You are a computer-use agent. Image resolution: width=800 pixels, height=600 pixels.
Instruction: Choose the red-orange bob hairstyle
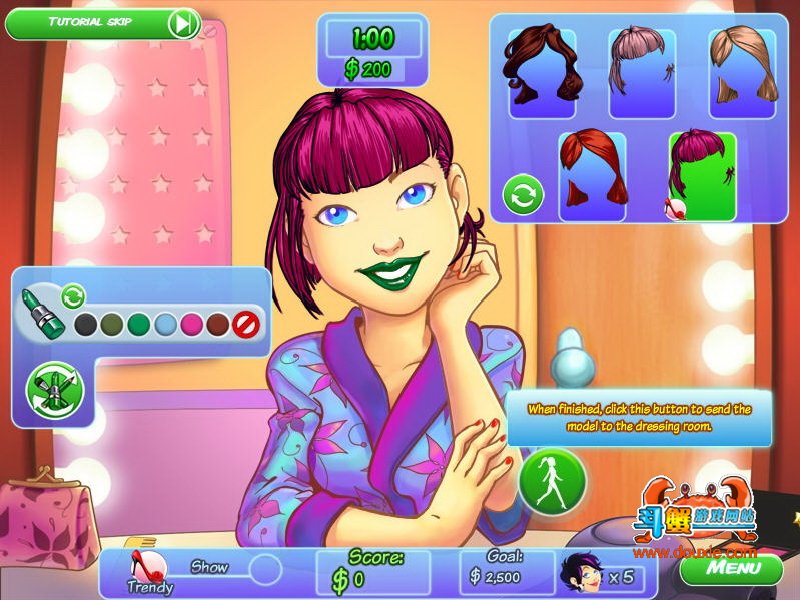(592, 176)
